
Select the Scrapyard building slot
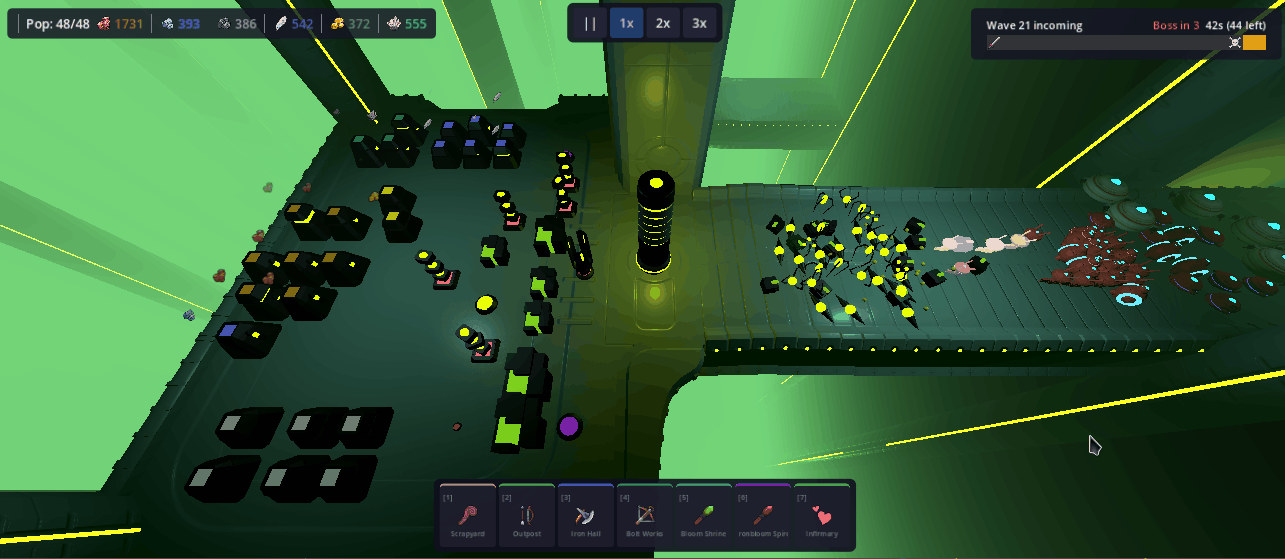click(467, 515)
